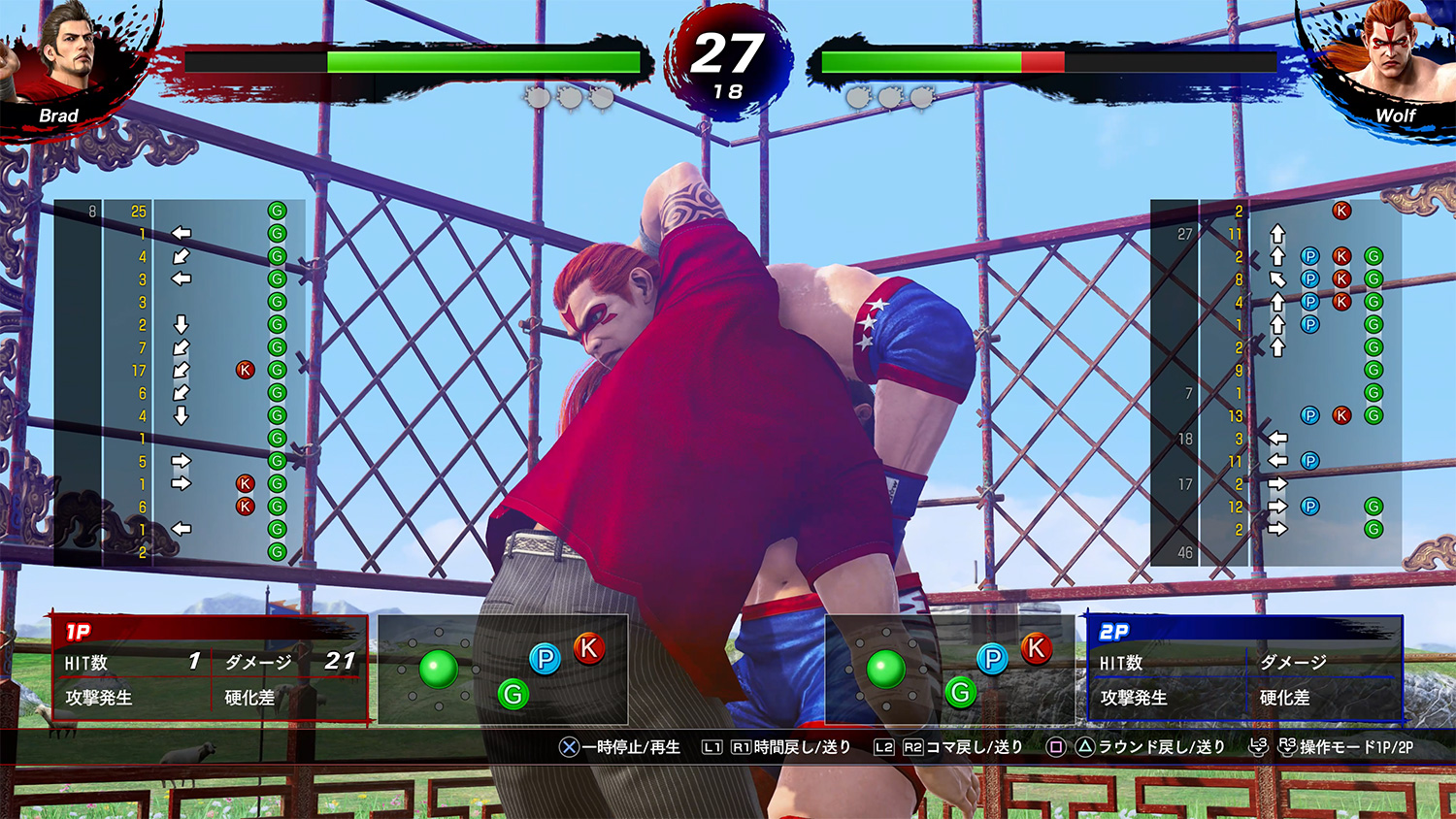Click a K icon in Brad's input history

(243, 370)
